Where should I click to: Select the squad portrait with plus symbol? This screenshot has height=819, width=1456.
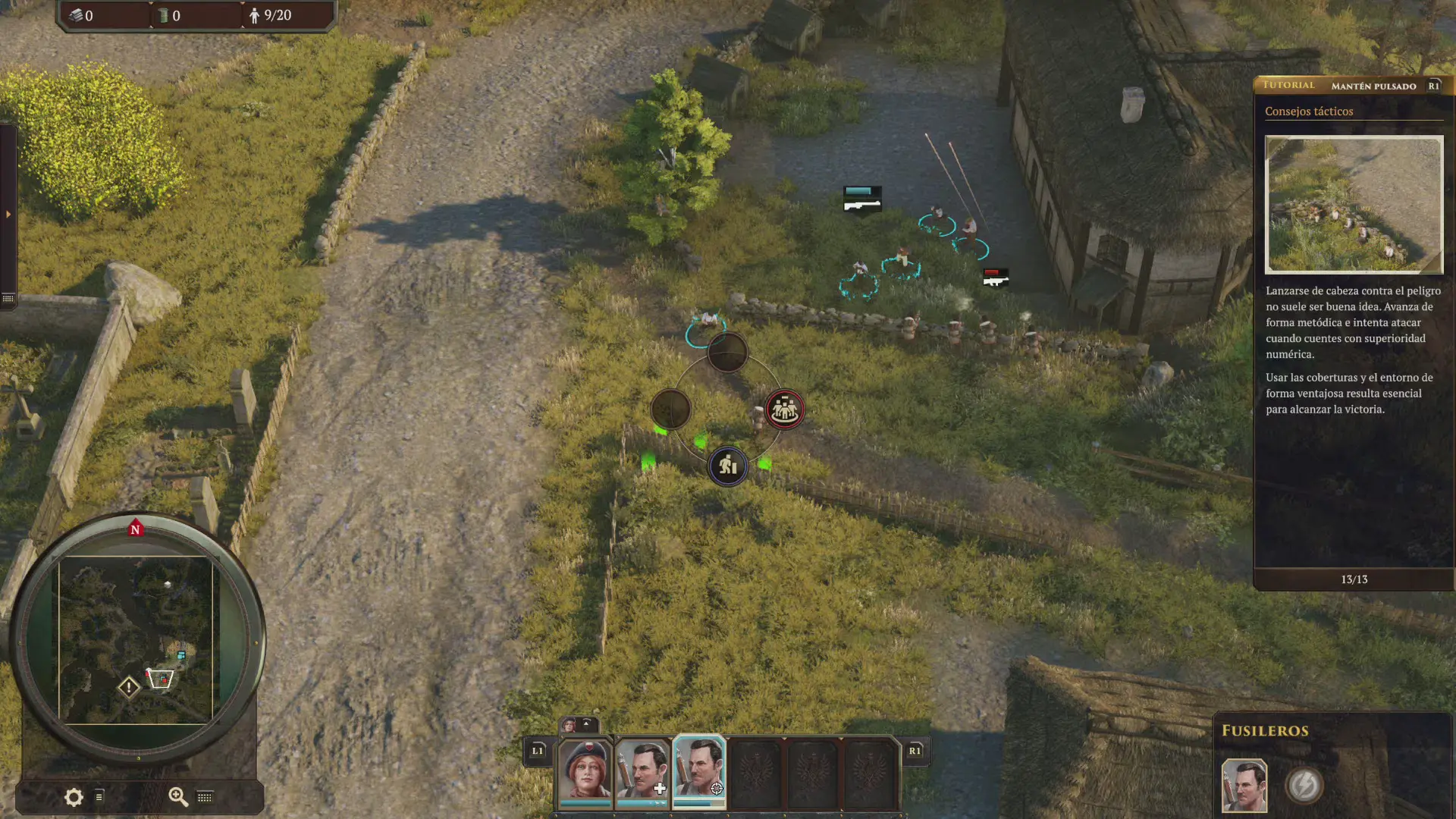pos(642,771)
